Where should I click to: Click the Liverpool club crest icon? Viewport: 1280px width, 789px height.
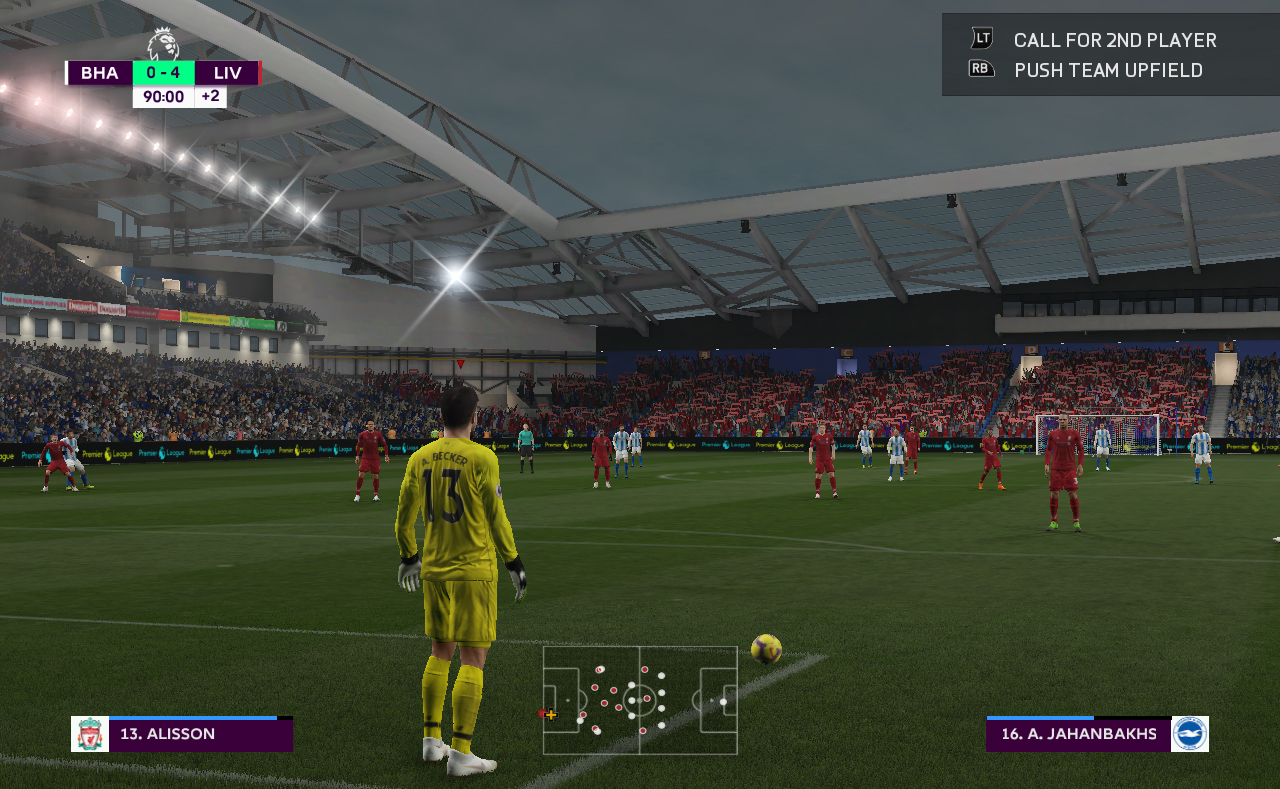pos(90,734)
